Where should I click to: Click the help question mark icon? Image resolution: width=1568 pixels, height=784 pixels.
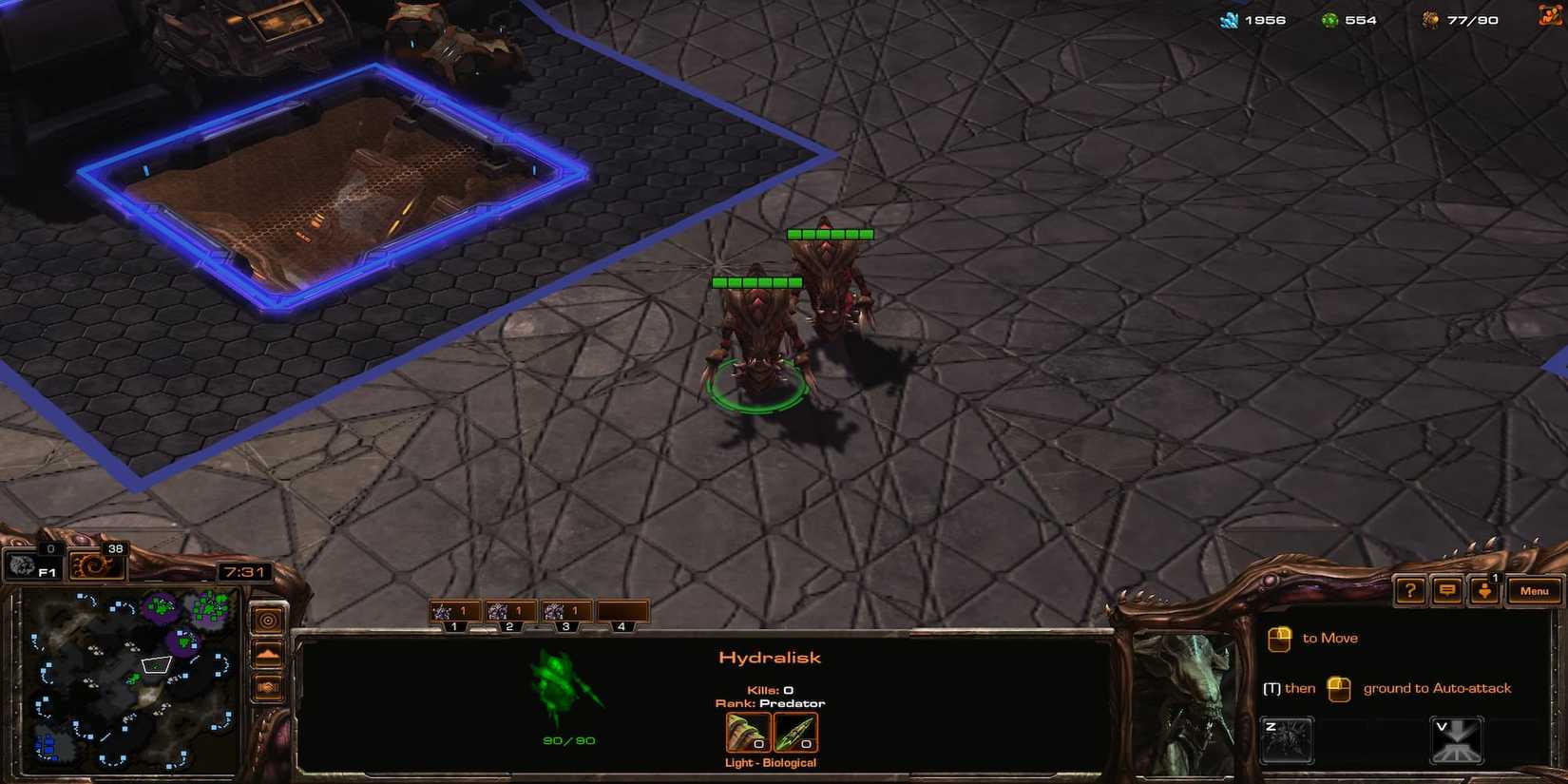click(x=1410, y=590)
